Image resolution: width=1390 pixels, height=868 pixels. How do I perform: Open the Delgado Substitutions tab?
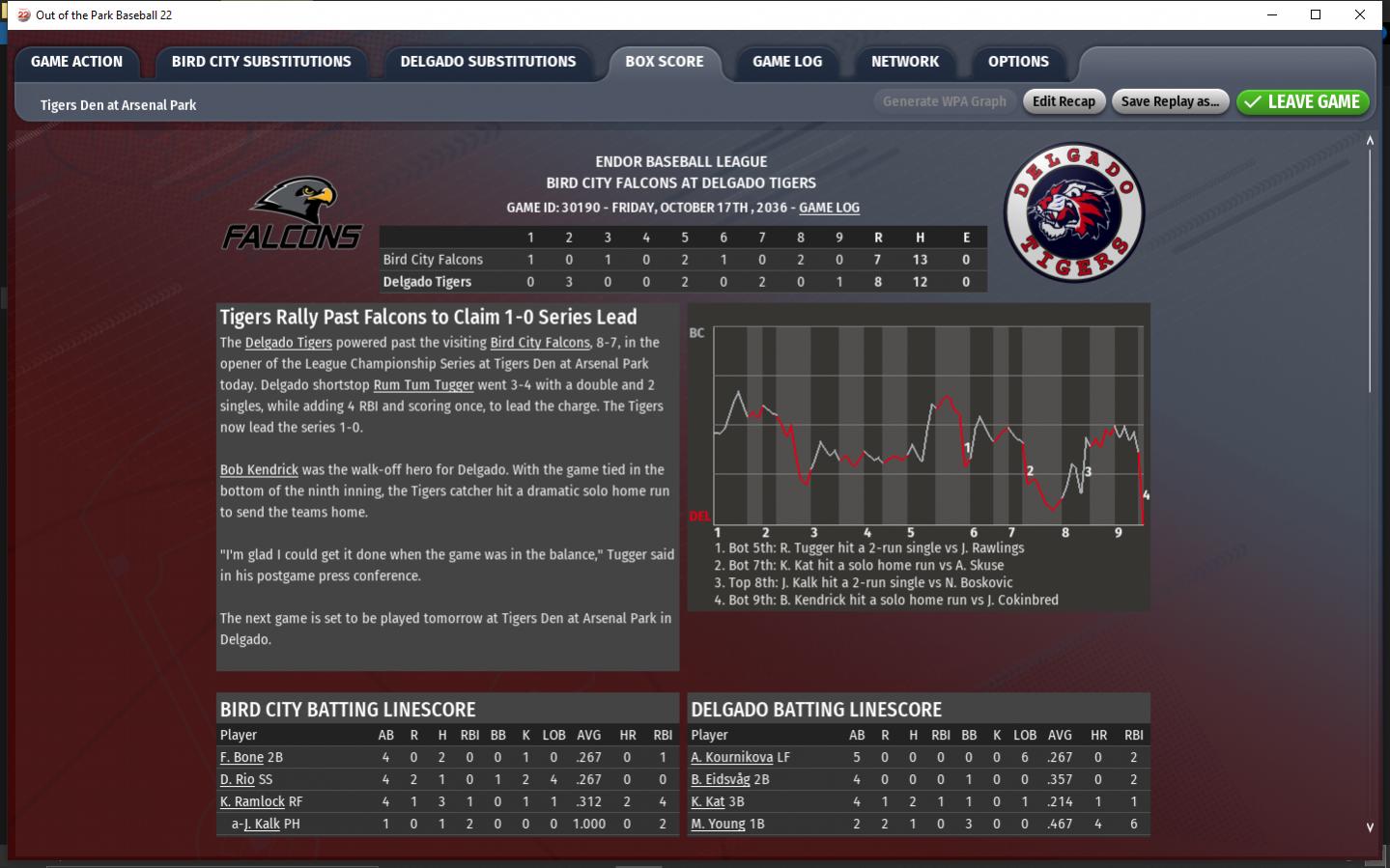(488, 62)
